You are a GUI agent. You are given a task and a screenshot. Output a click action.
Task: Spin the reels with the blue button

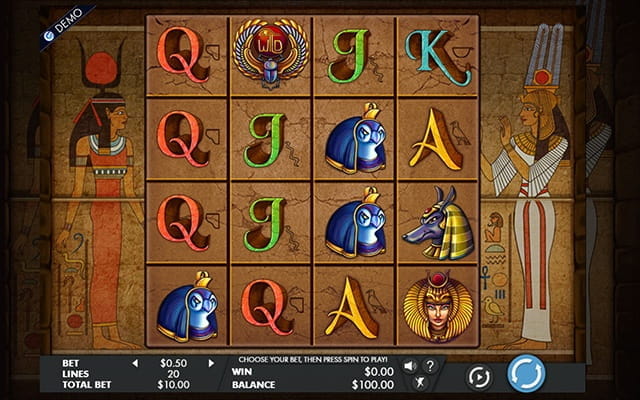coord(526,374)
